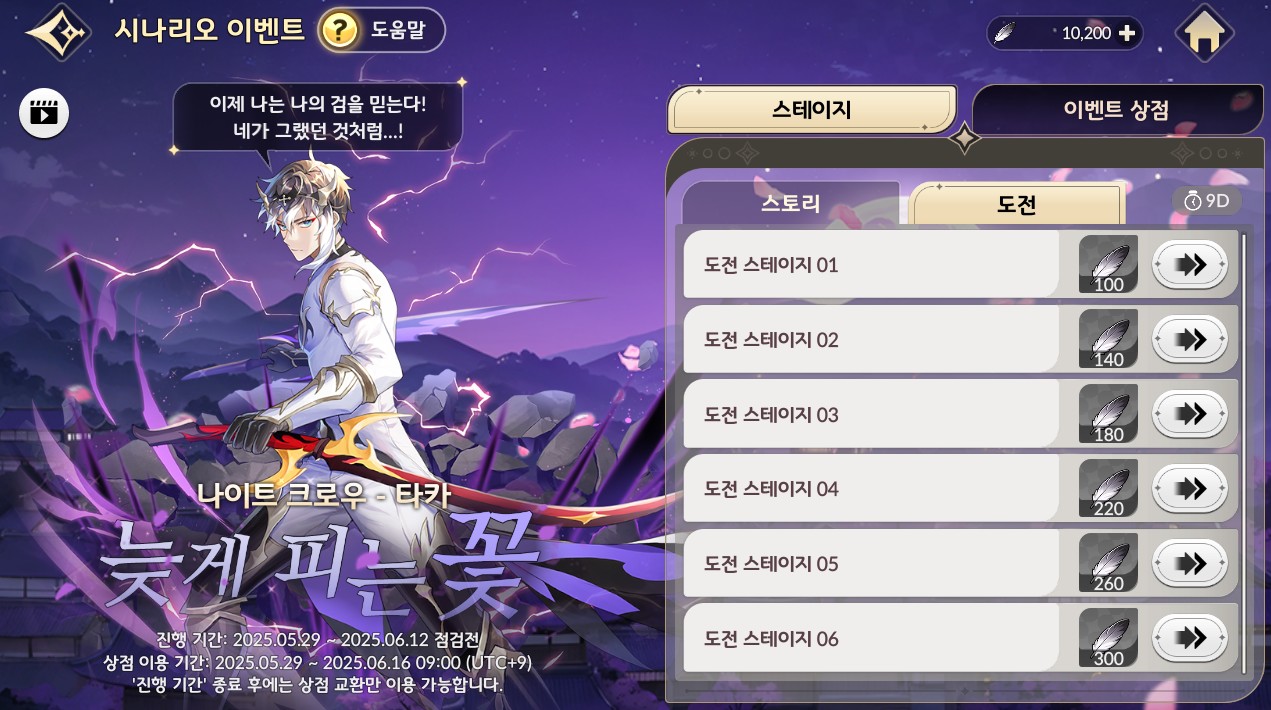Open the 이벤트 상점 tab
Image resolution: width=1271 pixels, height=710 pixels.
[1115, 109]
